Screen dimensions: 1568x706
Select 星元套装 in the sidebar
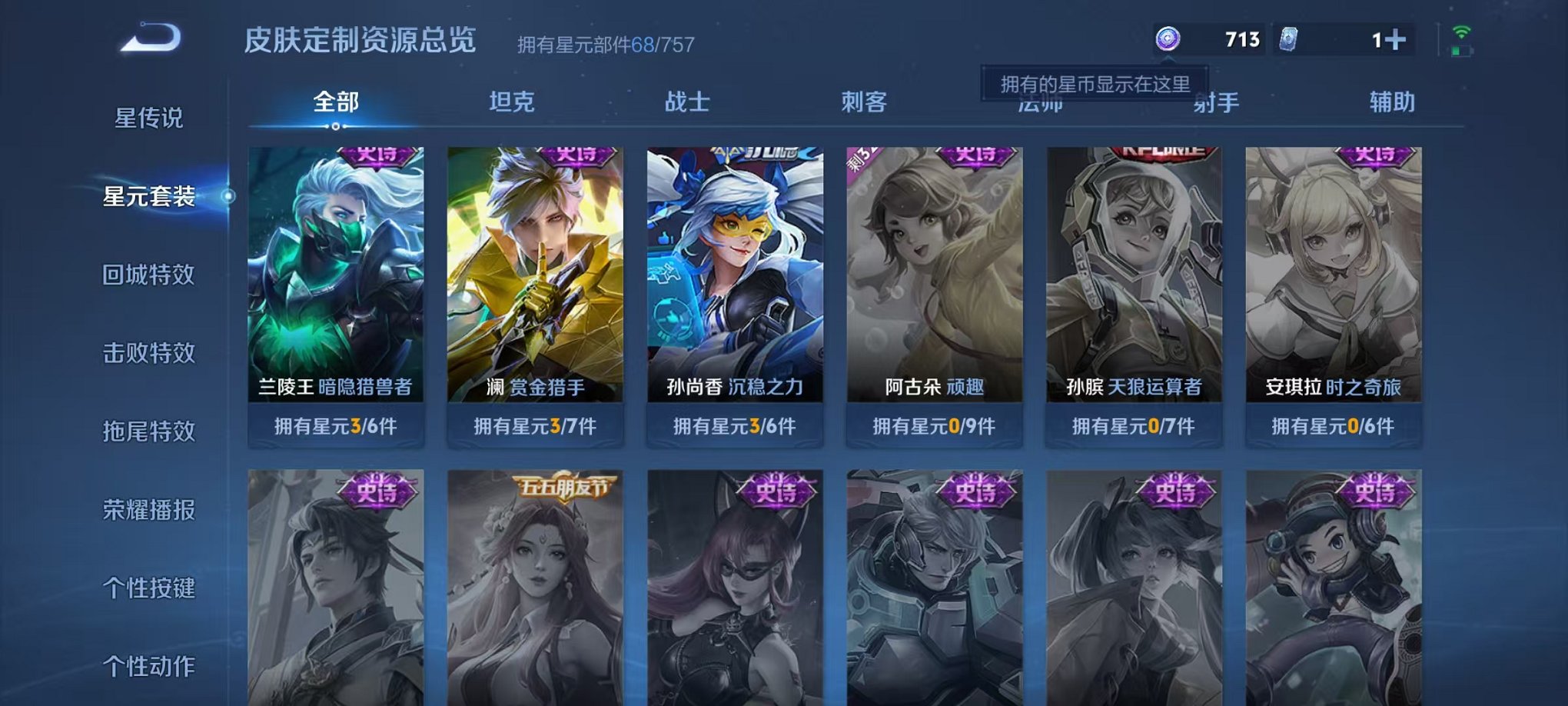click(x=151, y=196)
